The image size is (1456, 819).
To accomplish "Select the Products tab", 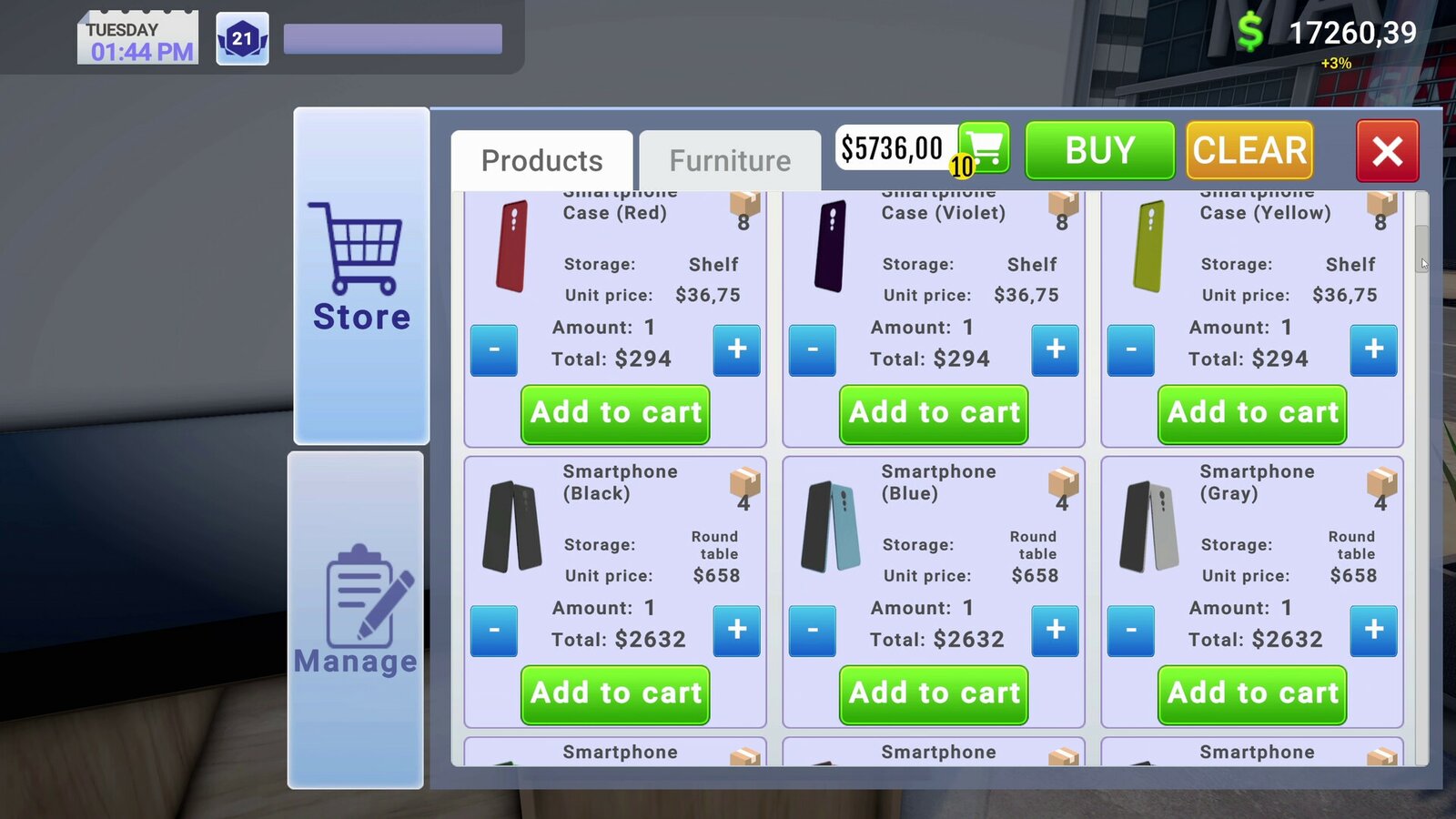I will coord(541,160).
